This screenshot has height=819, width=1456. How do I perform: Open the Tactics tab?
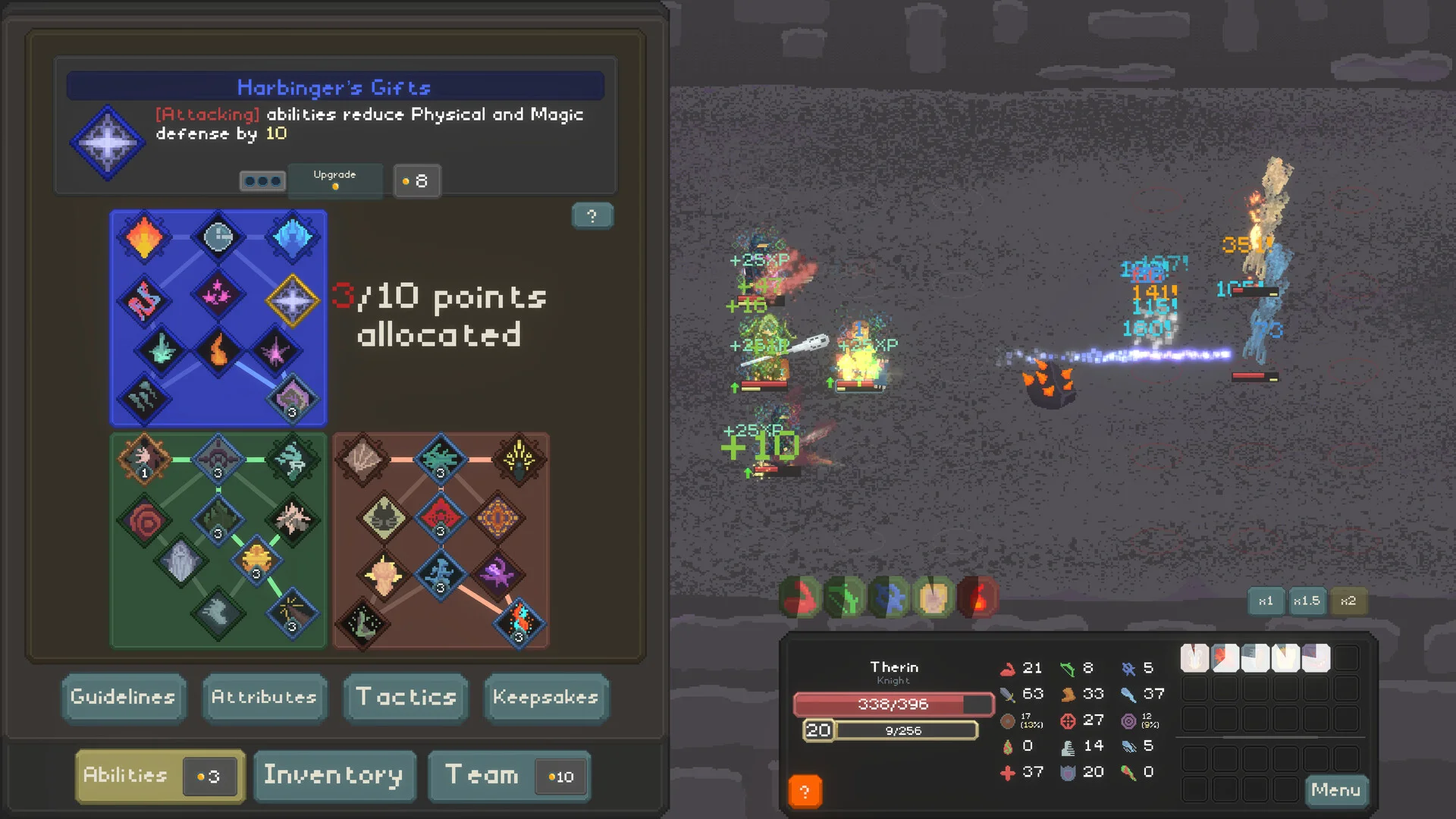pos(406,697)
